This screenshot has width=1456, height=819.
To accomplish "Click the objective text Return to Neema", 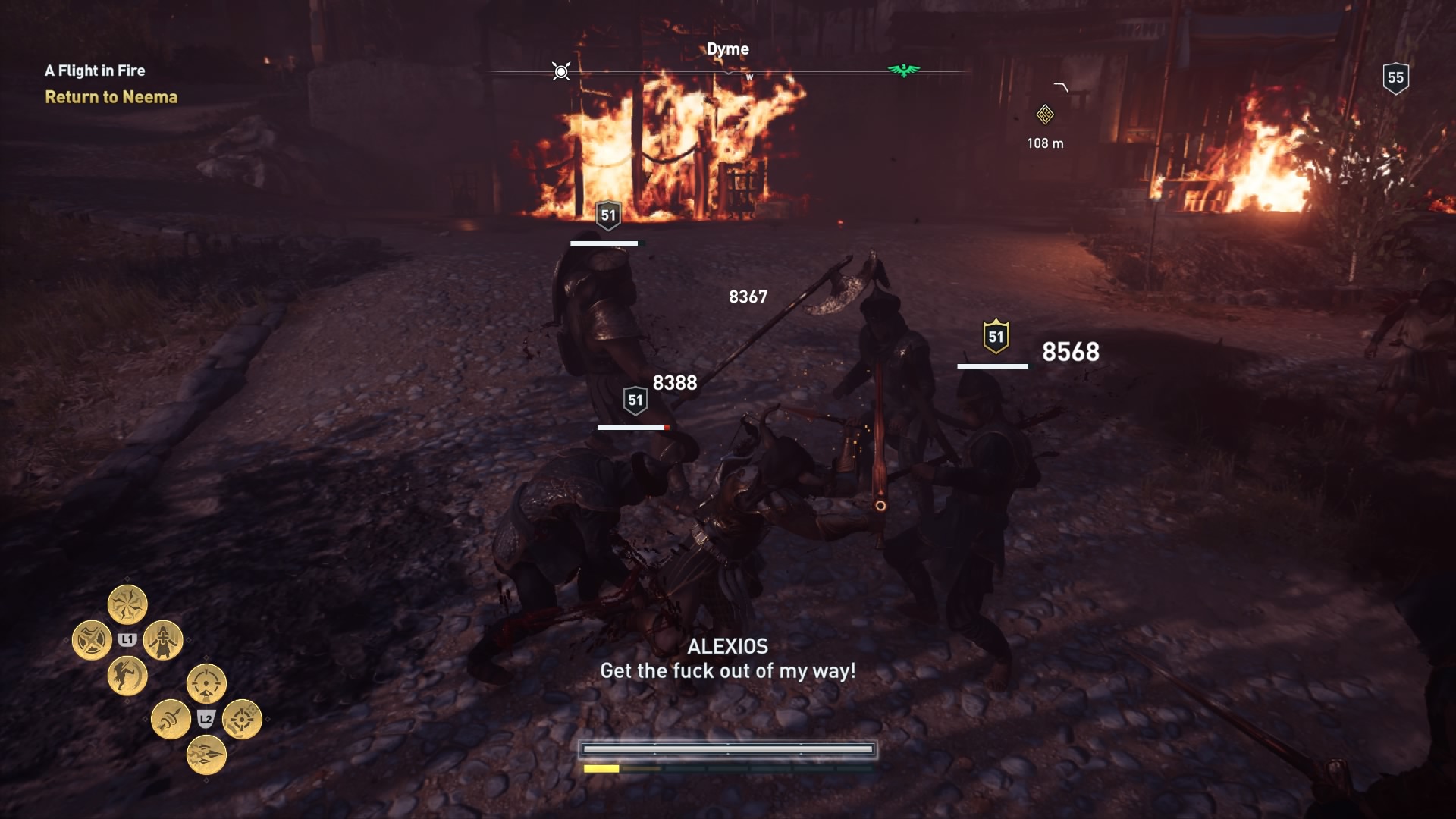I will tap(111, 97).
